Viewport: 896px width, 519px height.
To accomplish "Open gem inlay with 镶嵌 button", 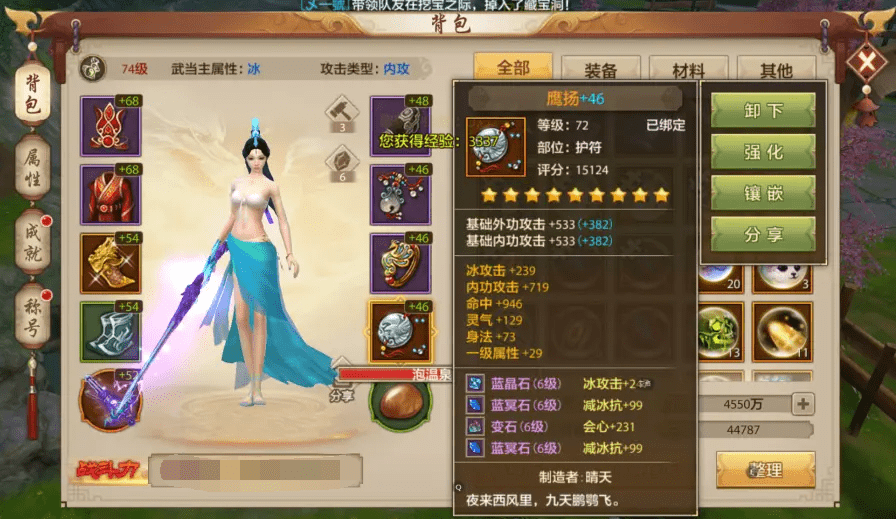I will pos(763,193).
